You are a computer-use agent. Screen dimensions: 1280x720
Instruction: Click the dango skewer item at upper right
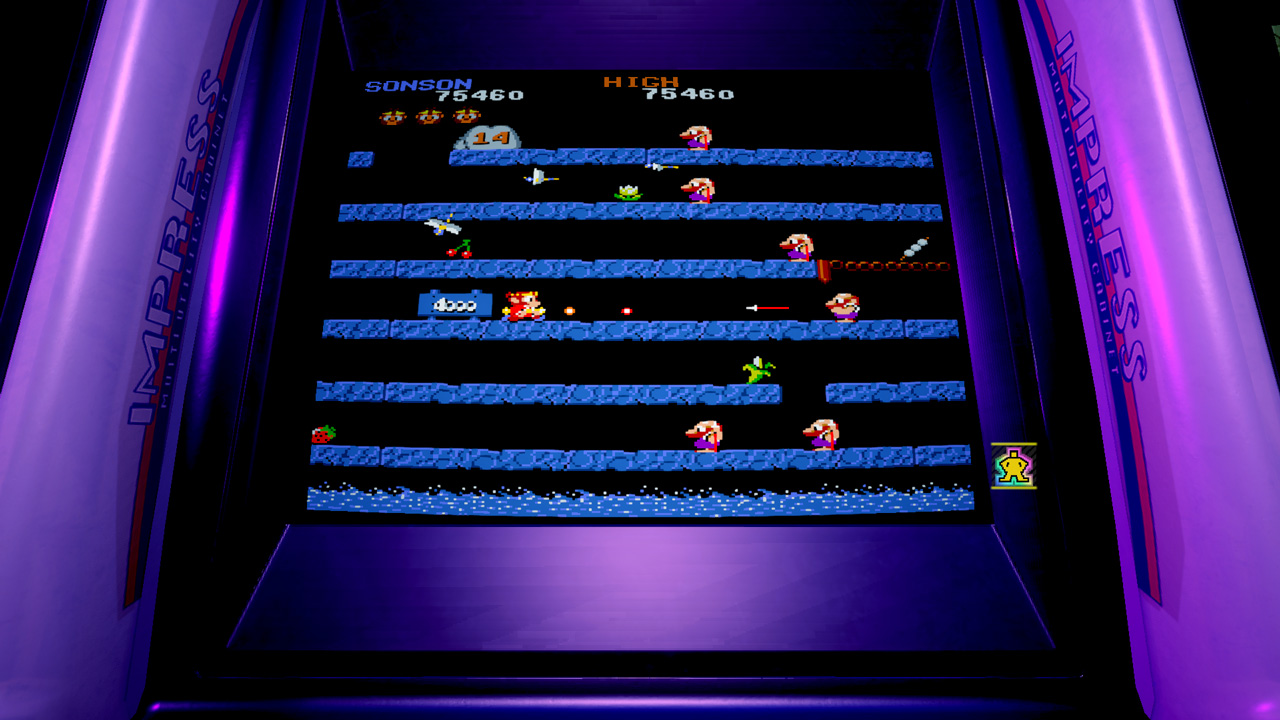click(x=914, y=248)
